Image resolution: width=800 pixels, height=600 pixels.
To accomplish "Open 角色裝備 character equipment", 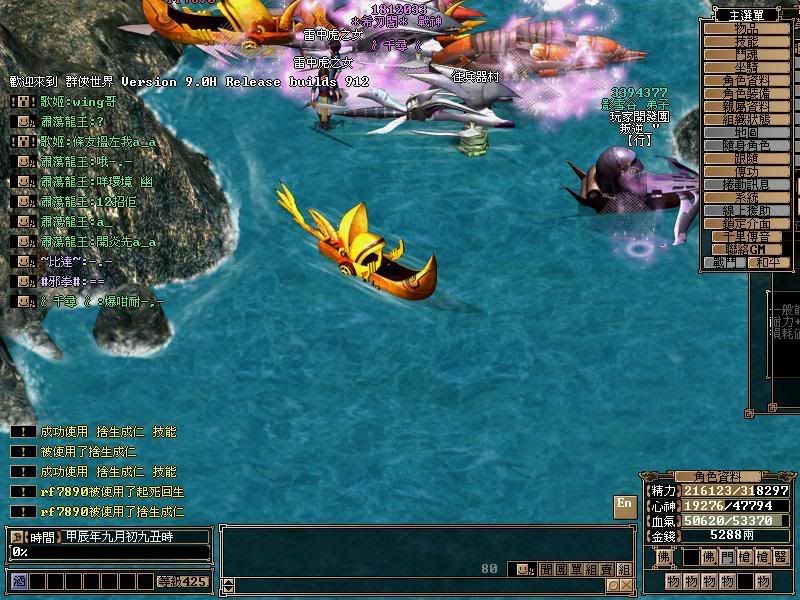I will [747, 94].
